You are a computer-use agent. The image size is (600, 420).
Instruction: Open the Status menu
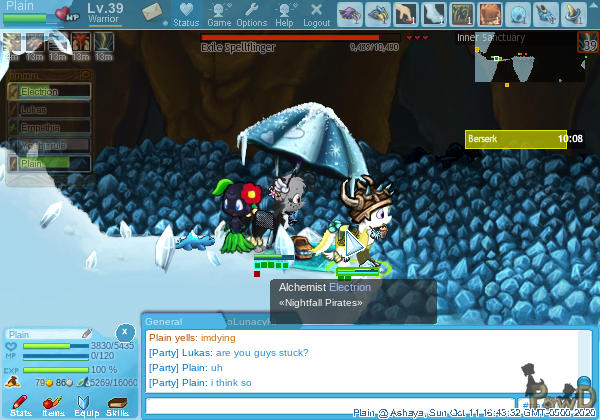[x=186, y=13]
